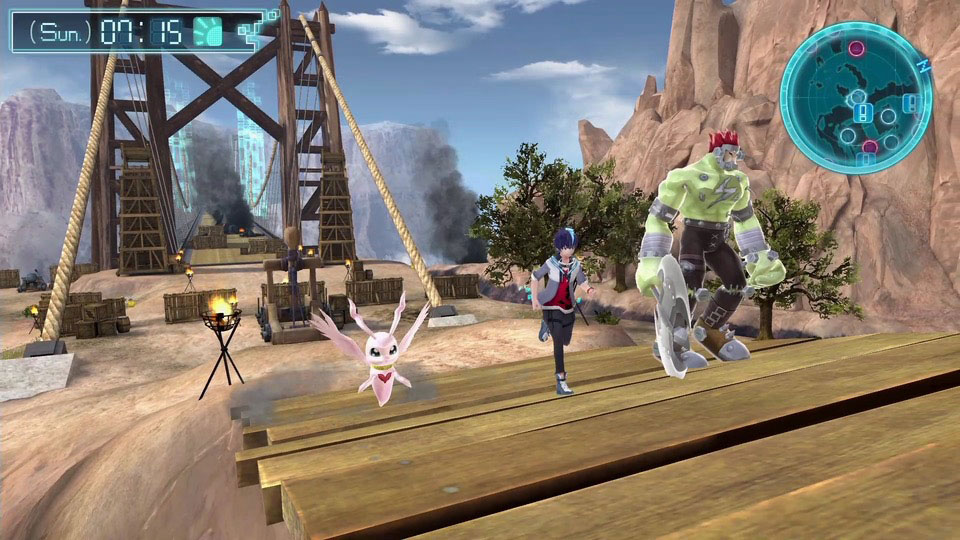Click the sun daytime icon beside clock
The width and height of the screenshot is (960, 540).
[x=207, y=31]
